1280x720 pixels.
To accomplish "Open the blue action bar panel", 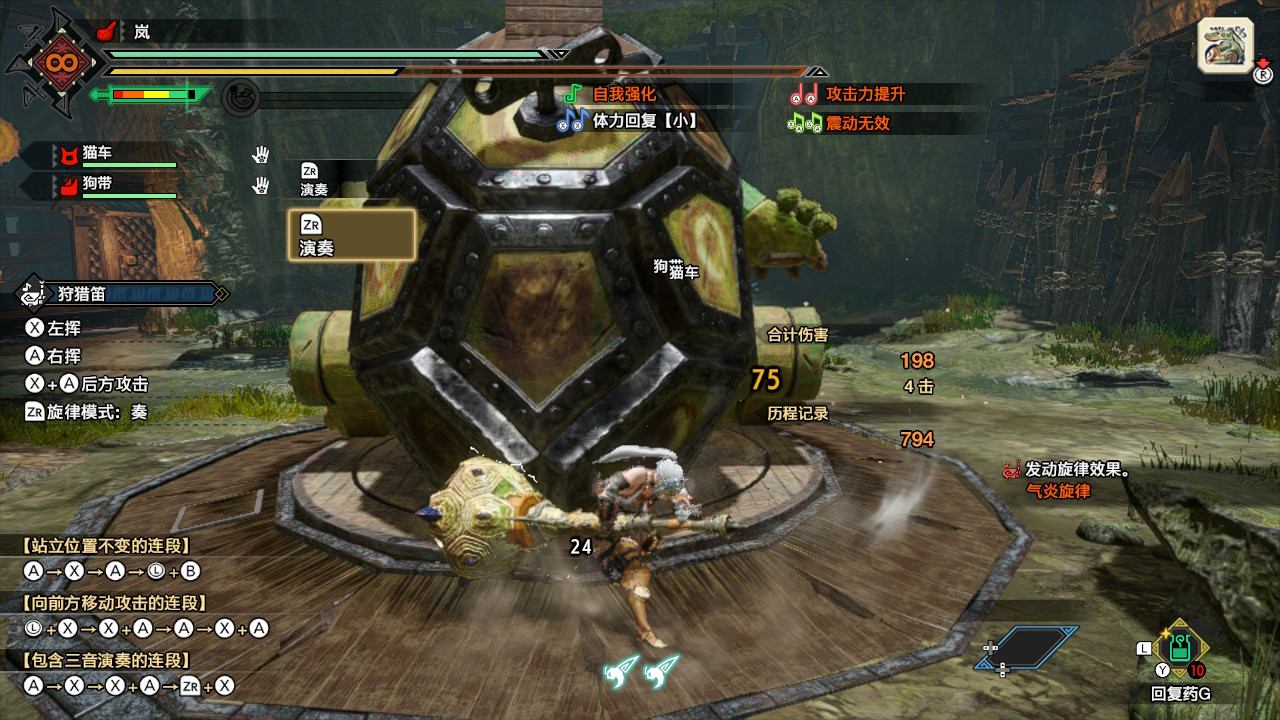I will click(1027, 647).
